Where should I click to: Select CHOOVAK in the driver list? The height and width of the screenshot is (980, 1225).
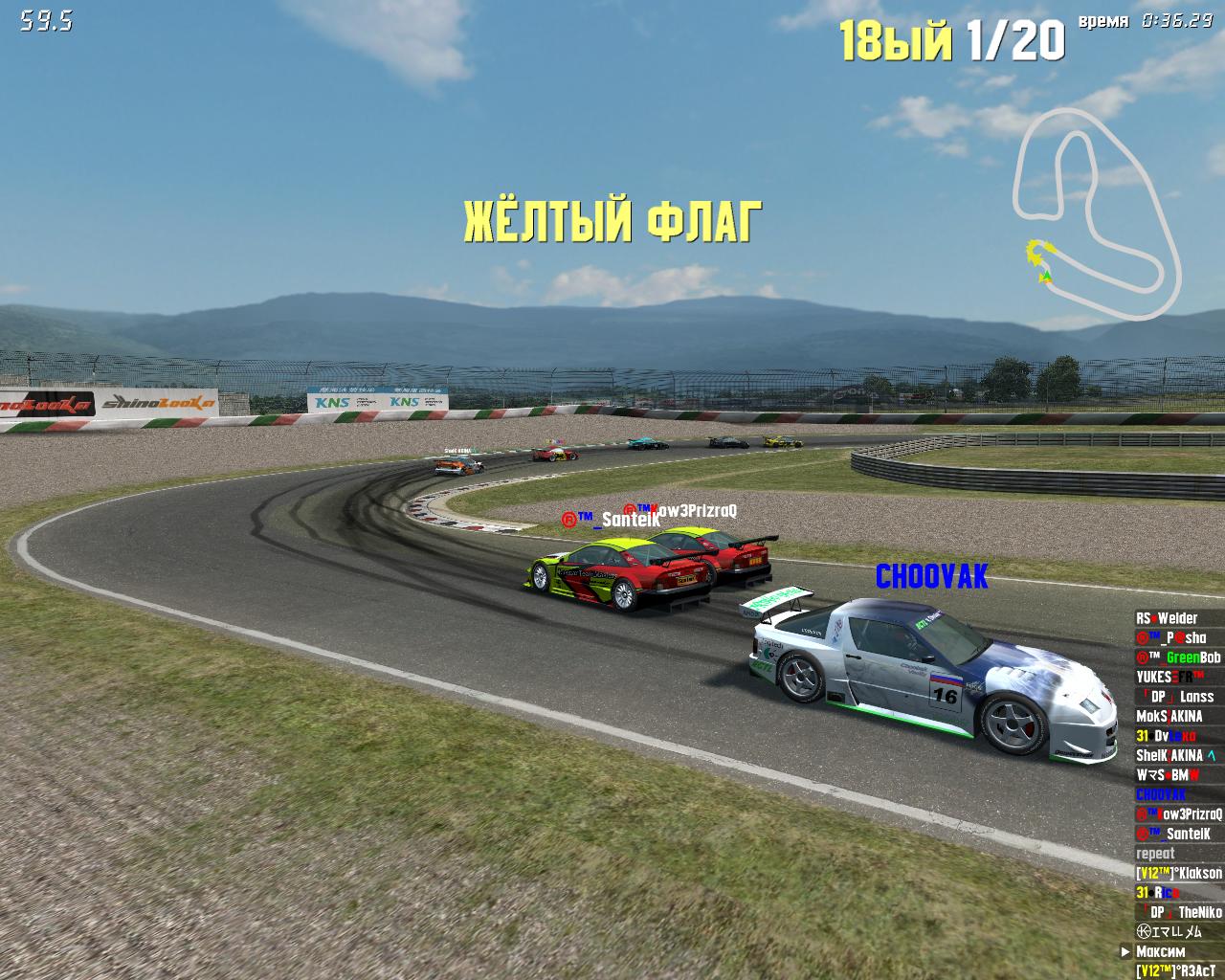coord(1161,794)
